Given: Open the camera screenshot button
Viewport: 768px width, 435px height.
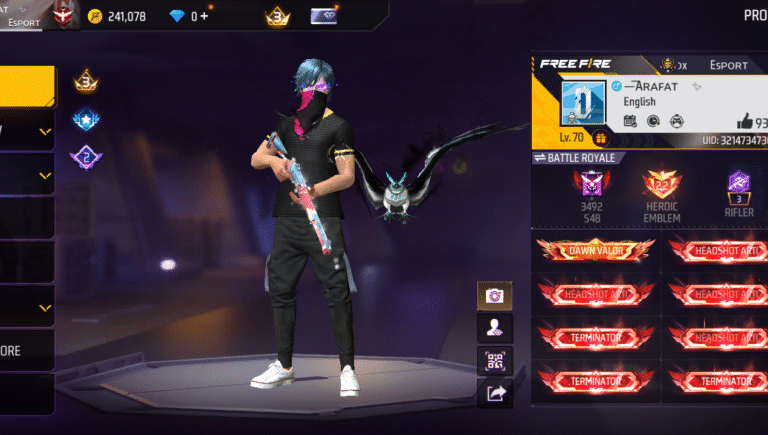Looking at the screenshot, I should pyautogui.click(x=494, y=296).
